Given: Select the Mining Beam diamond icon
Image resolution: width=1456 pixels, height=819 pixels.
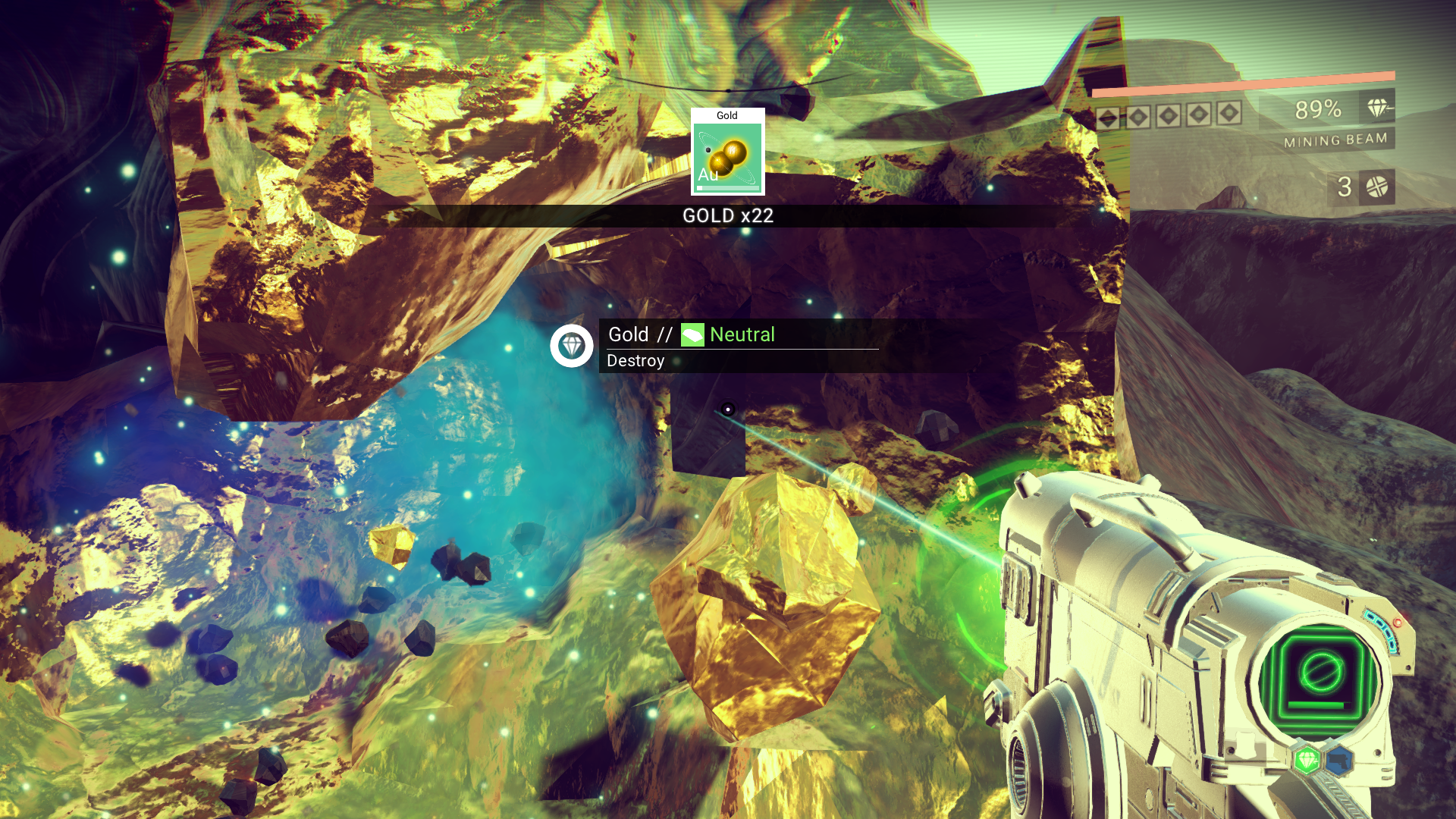Looking at the screenshot, I should pyautogui.click(x=1378, y=108).
